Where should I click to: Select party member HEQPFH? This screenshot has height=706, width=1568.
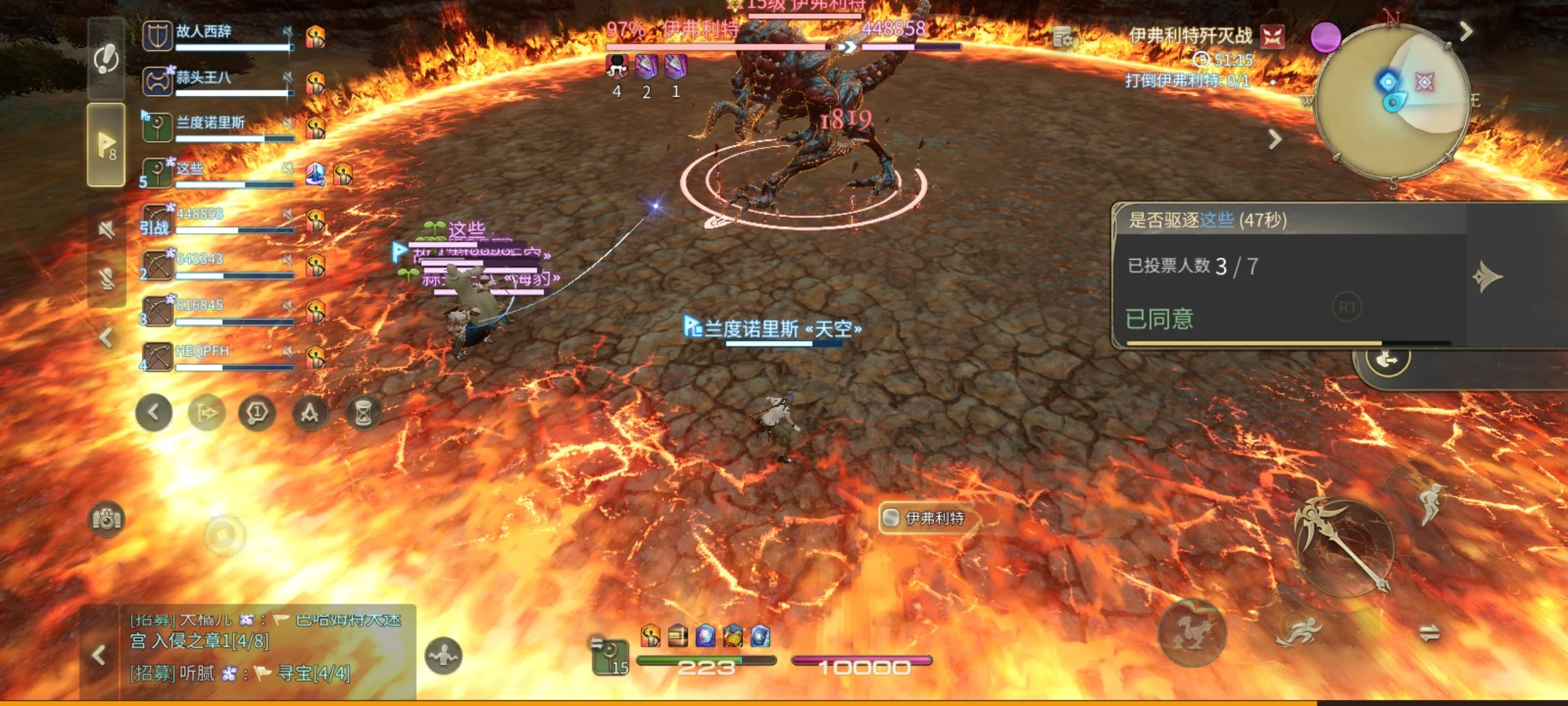pos(216,357)
